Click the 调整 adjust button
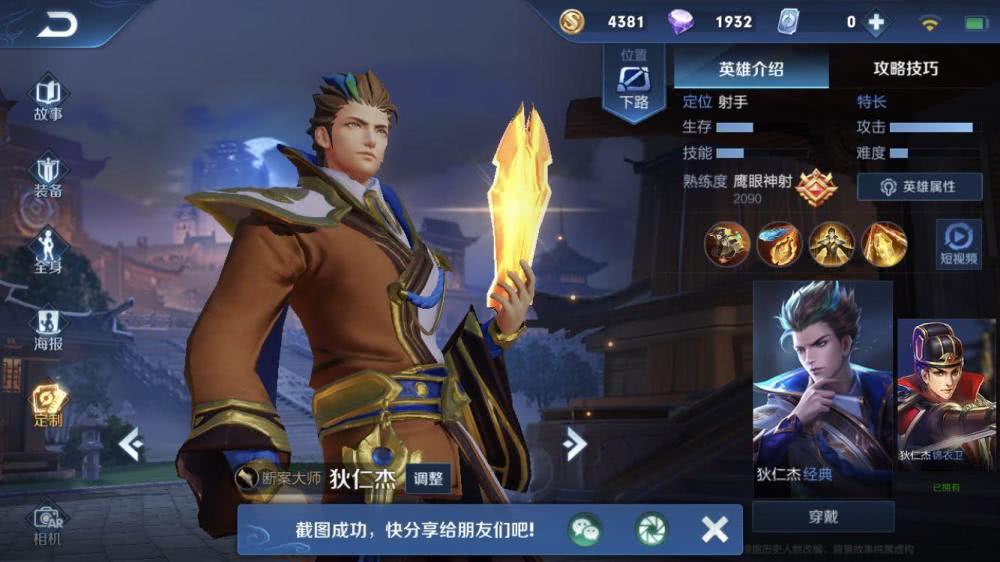The height and width of the screenshot is (562, 1000). click(428, 479)
